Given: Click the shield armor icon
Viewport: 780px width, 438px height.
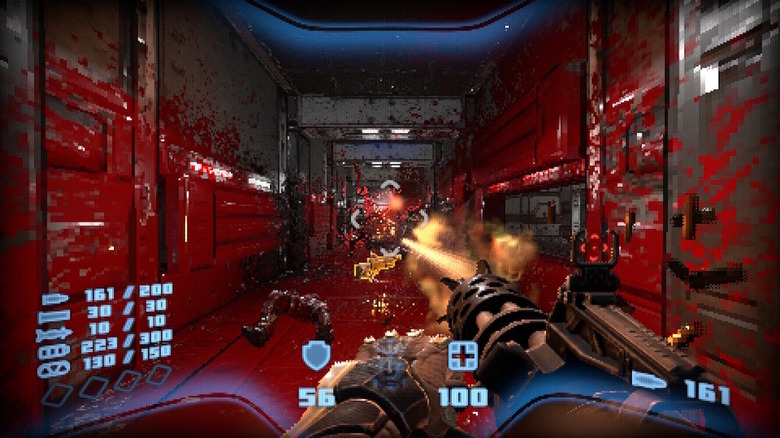Looking at the screenshot, I should point(316,355).
